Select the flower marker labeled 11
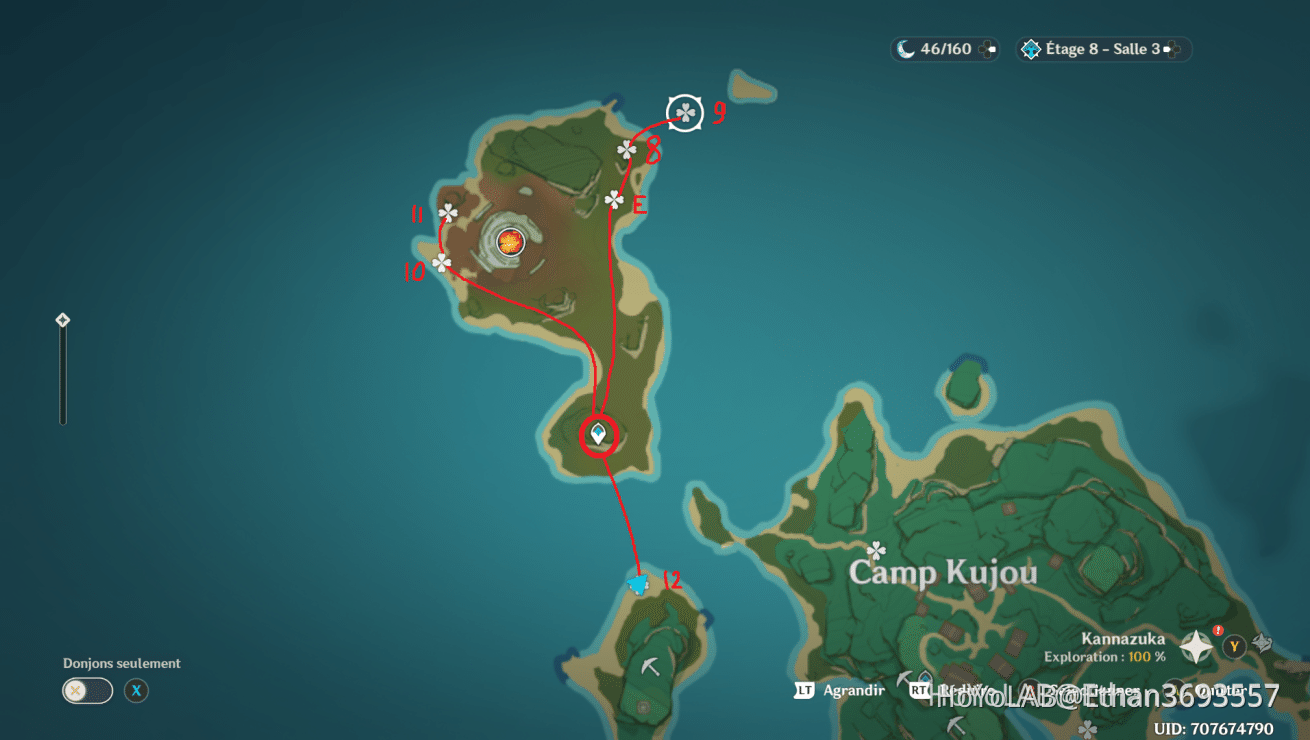1310x740 pixels. point(449,213)
